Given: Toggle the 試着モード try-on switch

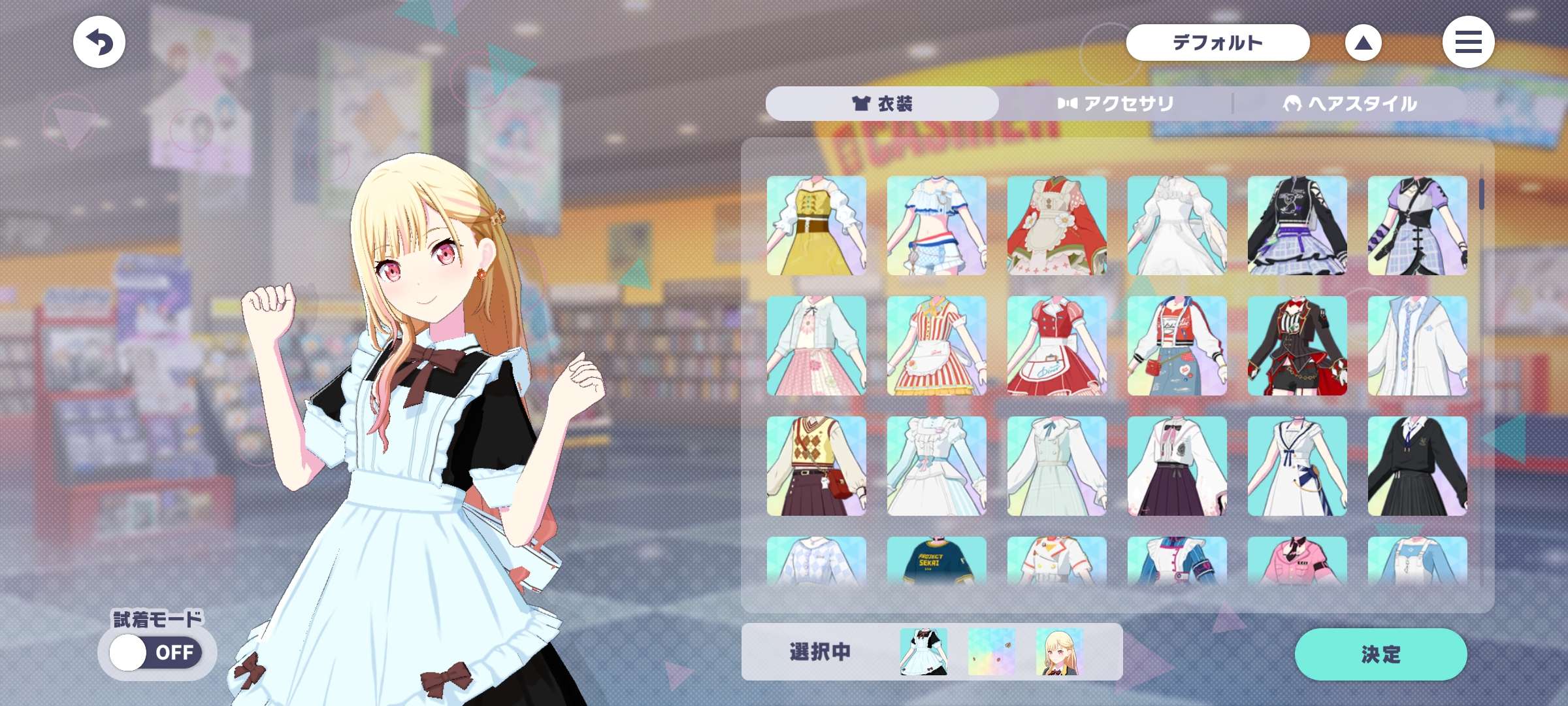Looking at the screenshot, I should [156, 652].
